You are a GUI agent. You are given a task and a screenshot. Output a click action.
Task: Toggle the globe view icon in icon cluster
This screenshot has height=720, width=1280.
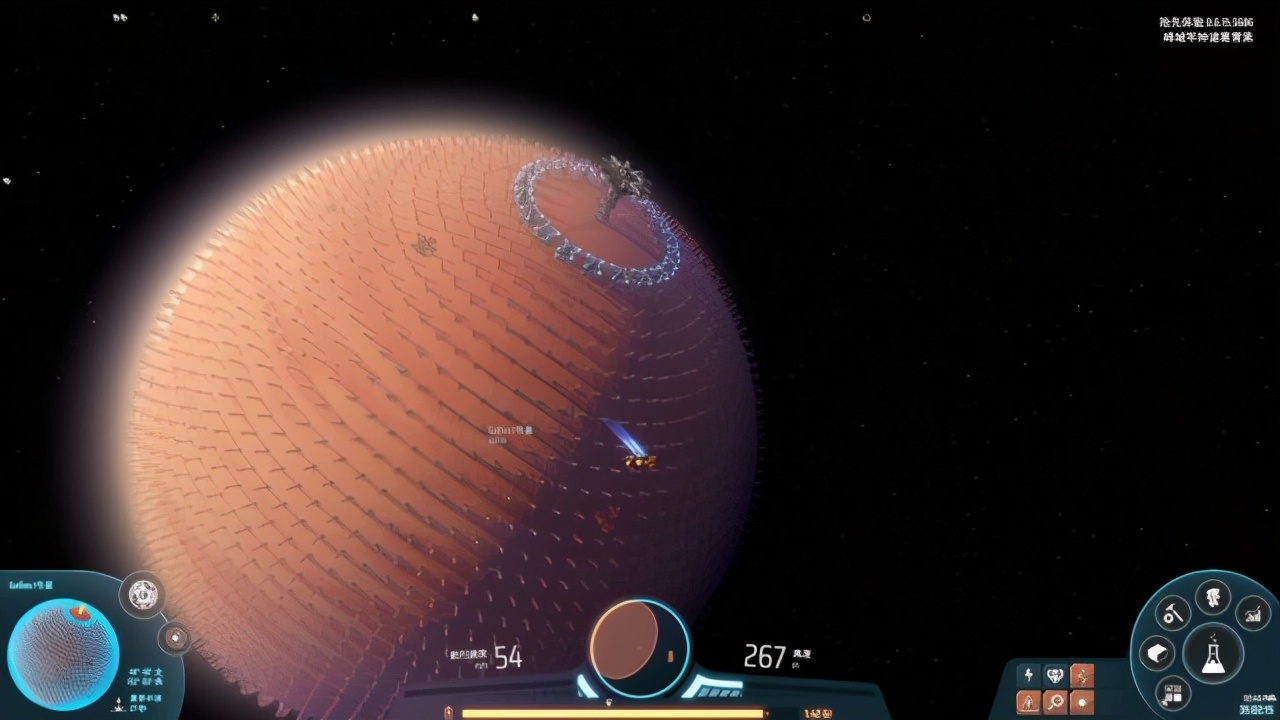(x=1055, y=675)
